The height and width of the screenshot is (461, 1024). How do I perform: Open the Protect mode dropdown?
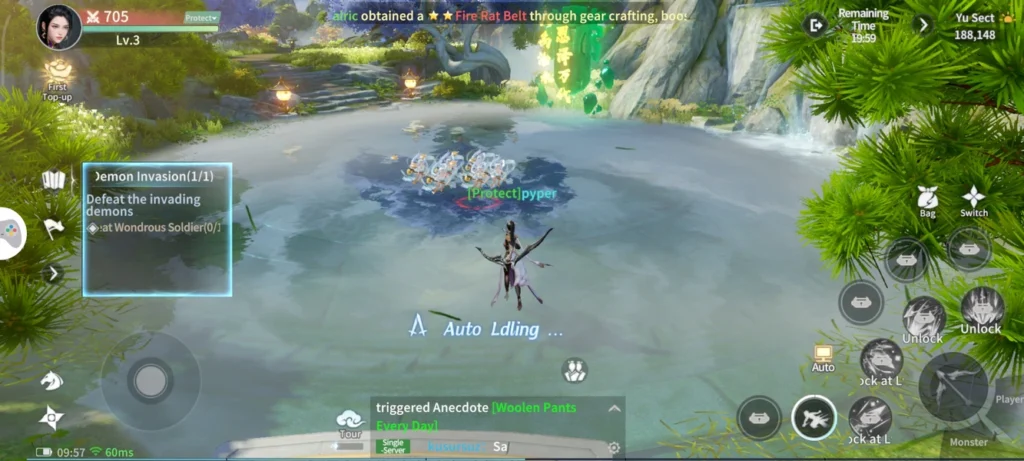[201, 18]
